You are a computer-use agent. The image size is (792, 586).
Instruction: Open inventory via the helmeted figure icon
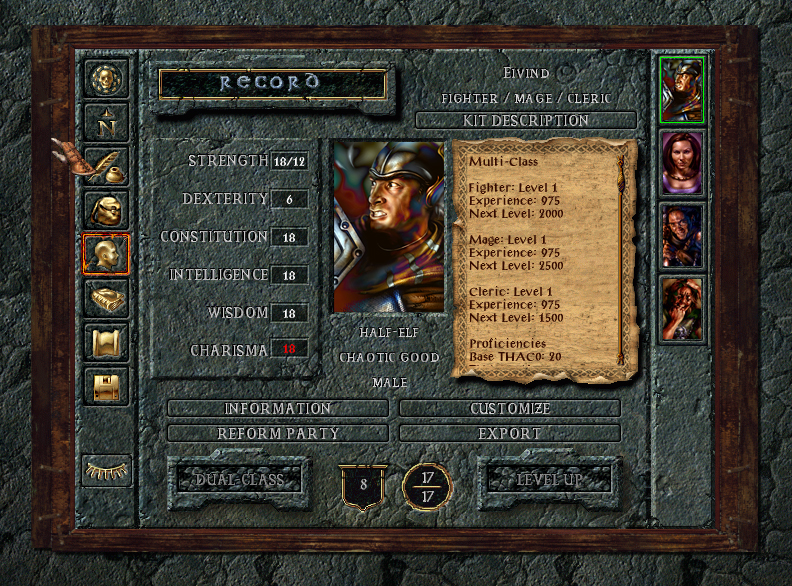[x=106, y=210]
